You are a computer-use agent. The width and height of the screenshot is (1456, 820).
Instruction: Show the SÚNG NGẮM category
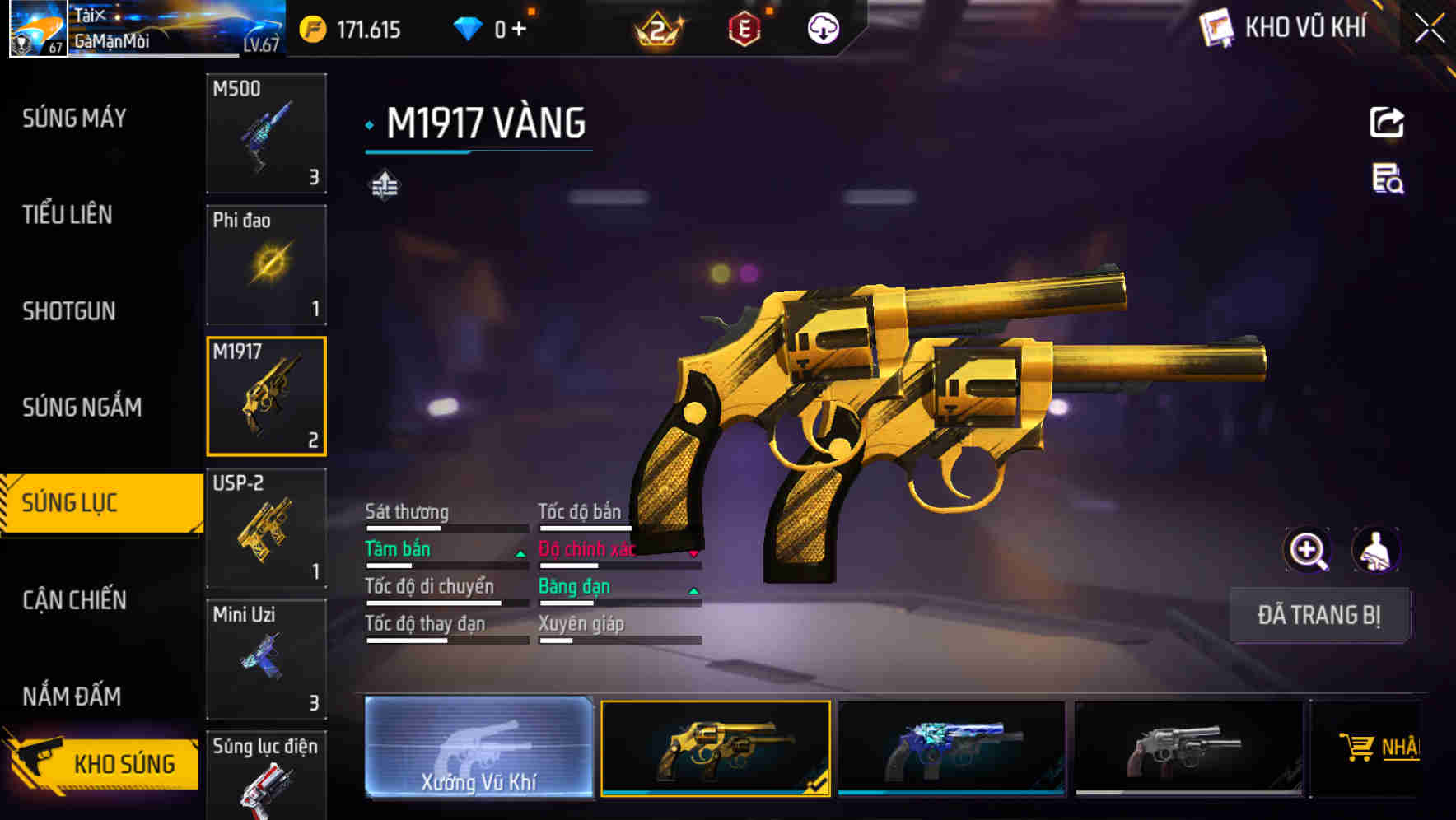82,408
